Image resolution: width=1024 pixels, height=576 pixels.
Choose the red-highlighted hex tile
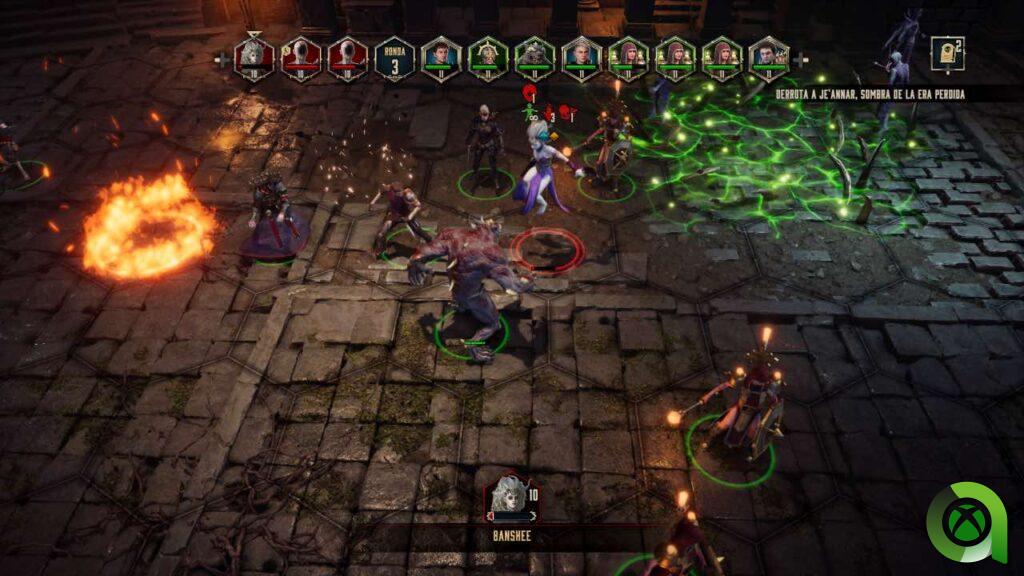point(546,249)
